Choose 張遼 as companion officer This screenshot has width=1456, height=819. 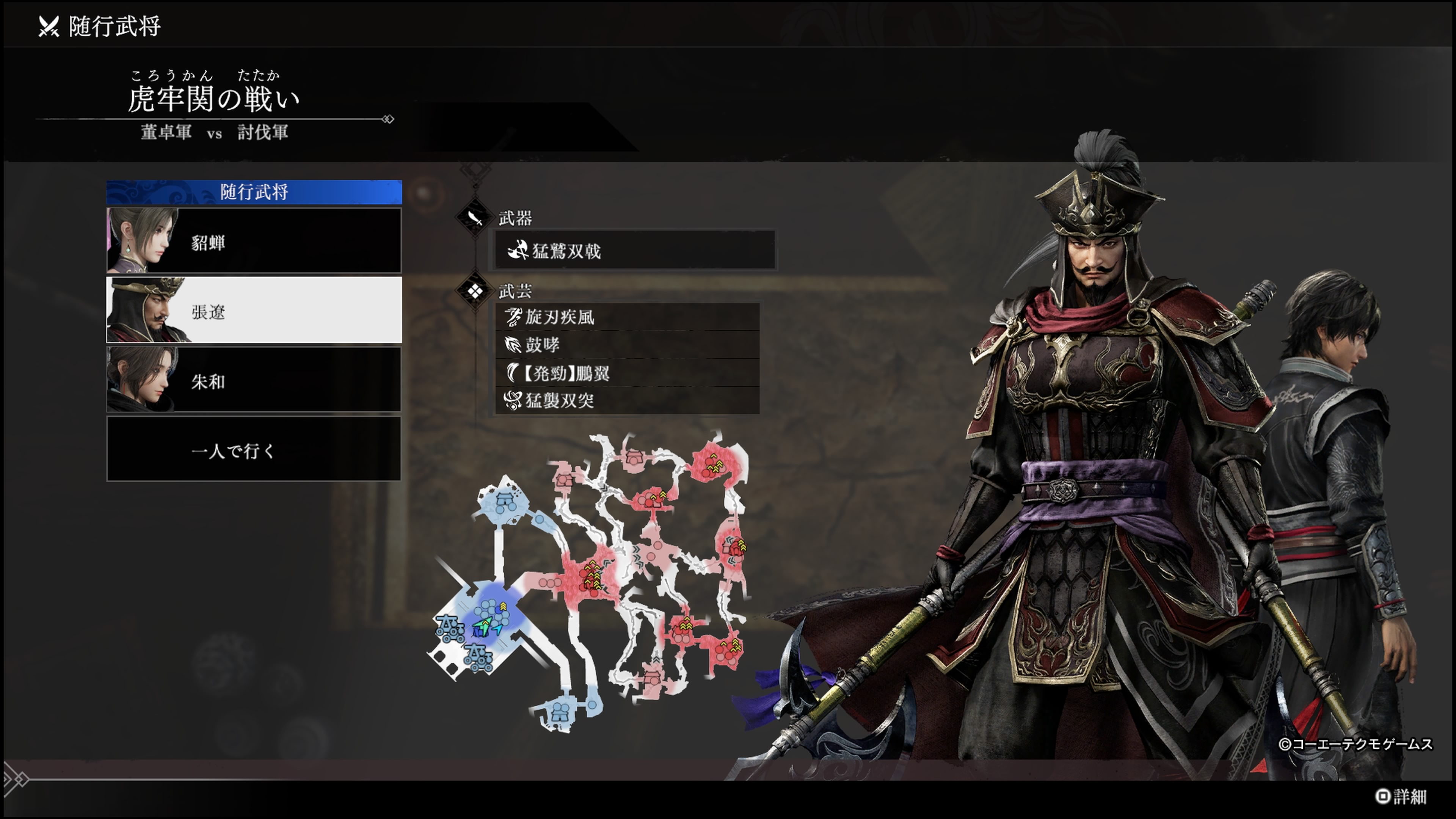[x=254, y=310]
